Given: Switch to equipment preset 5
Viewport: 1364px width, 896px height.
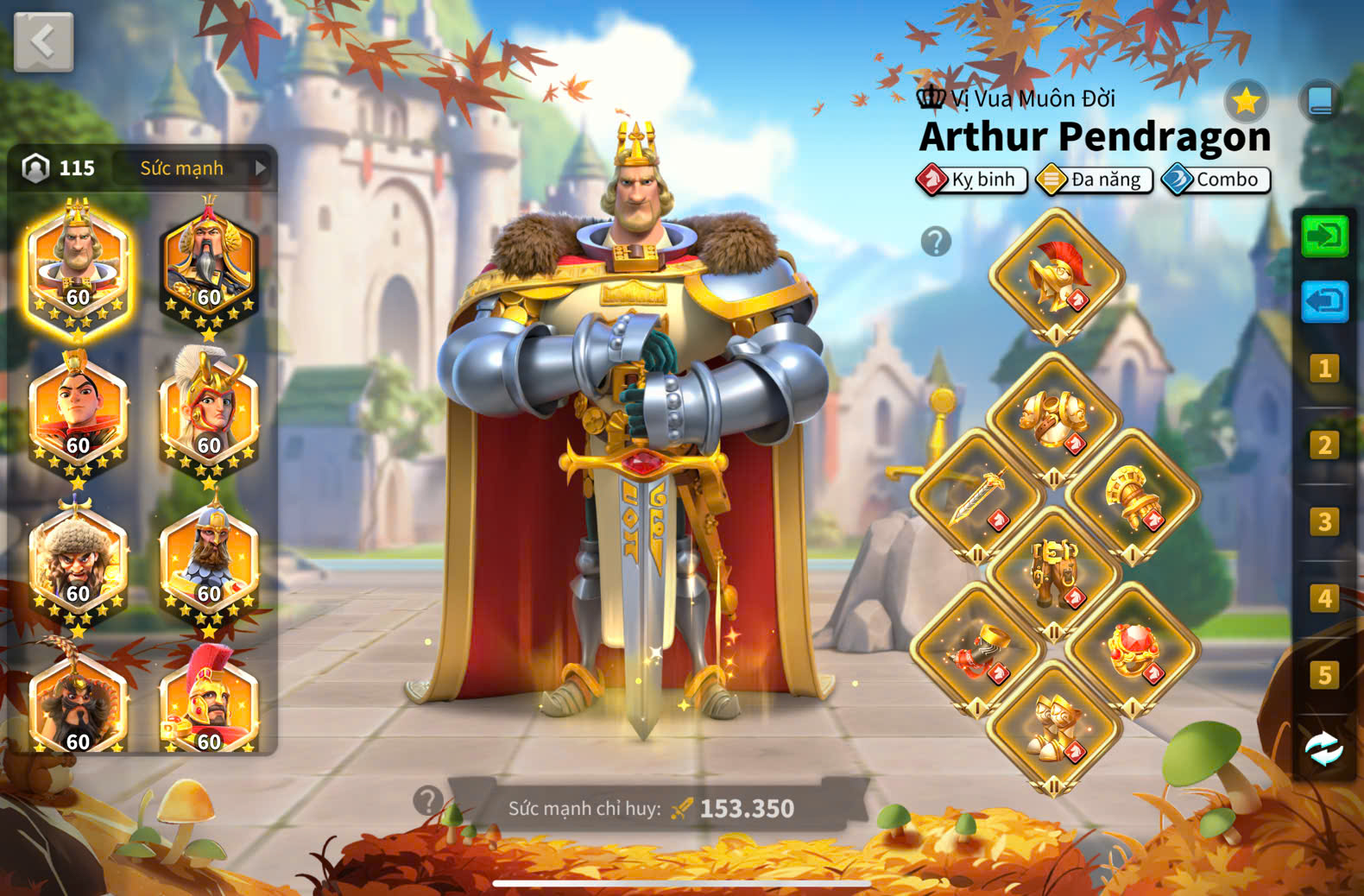Looking at the screenshot, I should click(1324, 675).
